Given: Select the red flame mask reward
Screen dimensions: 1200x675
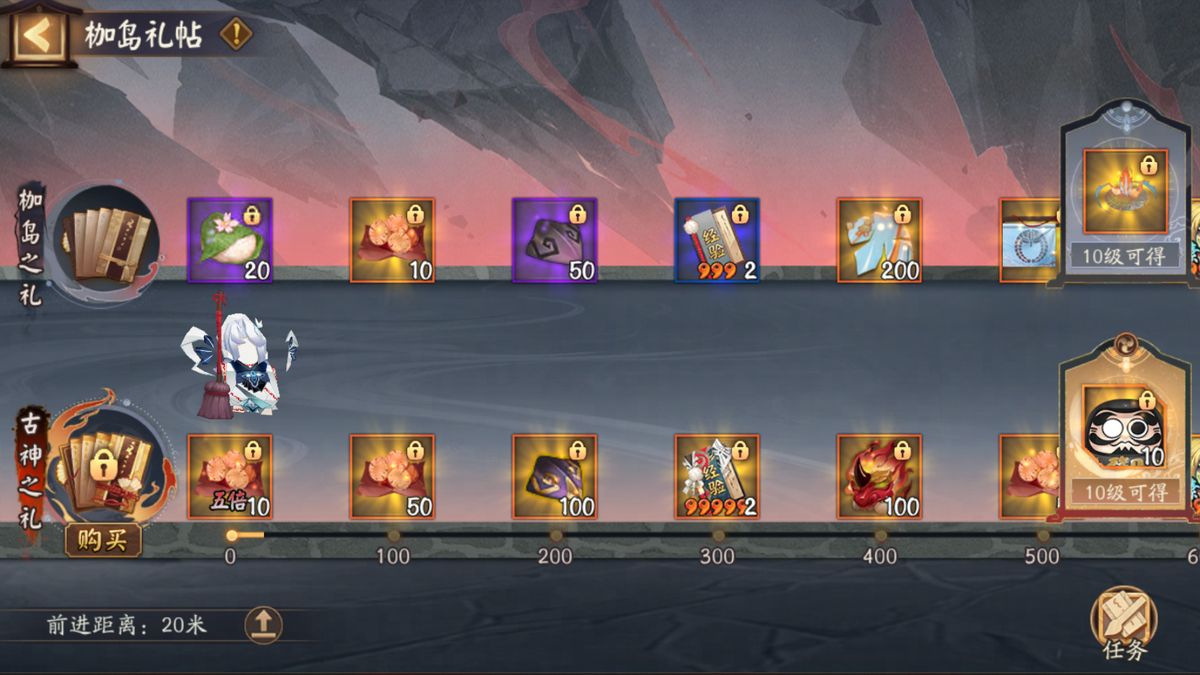Looking at the screenshot, I should tap(880, 477).
